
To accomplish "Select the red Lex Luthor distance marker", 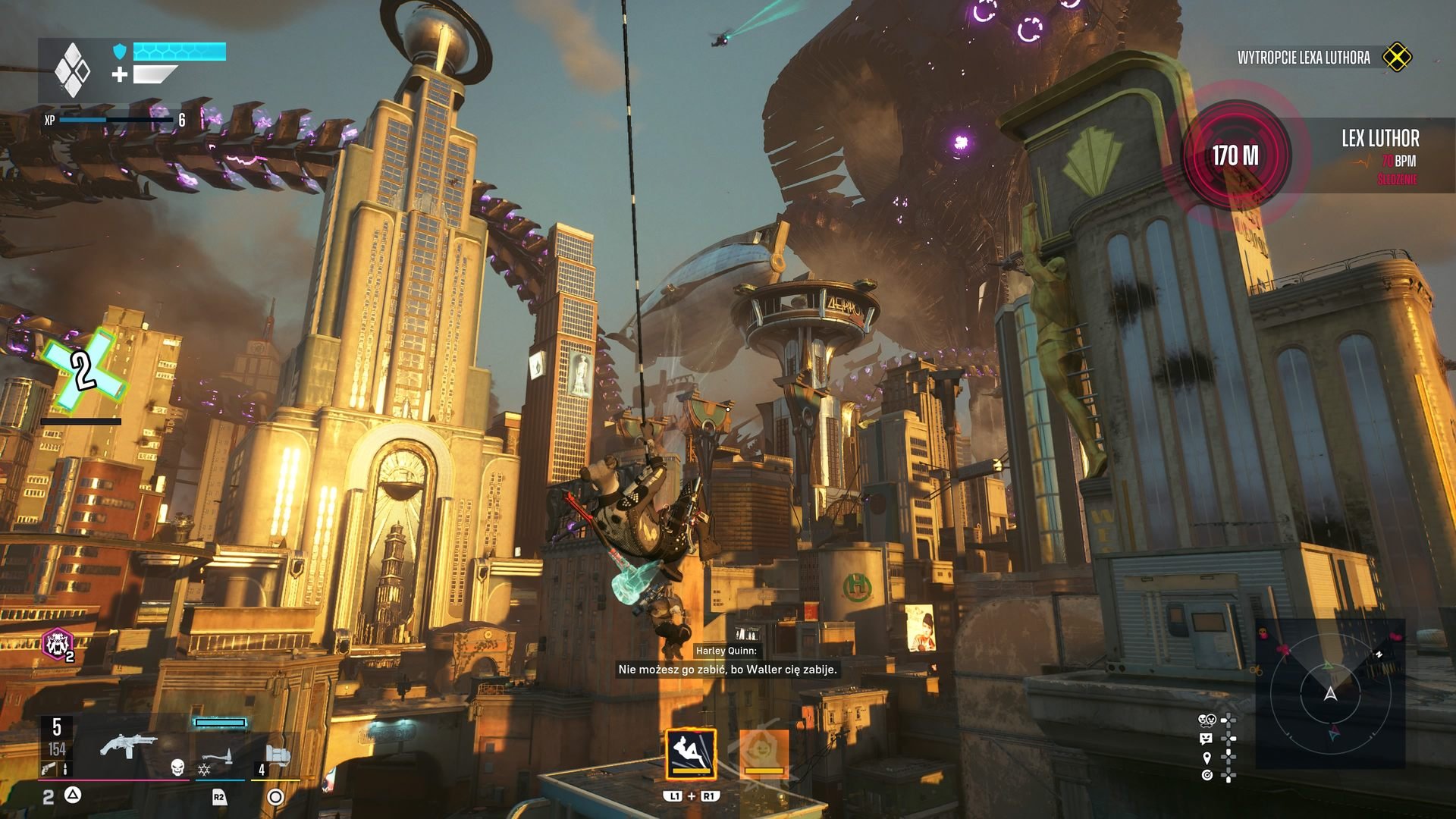I will click(x=1235, y=155).
